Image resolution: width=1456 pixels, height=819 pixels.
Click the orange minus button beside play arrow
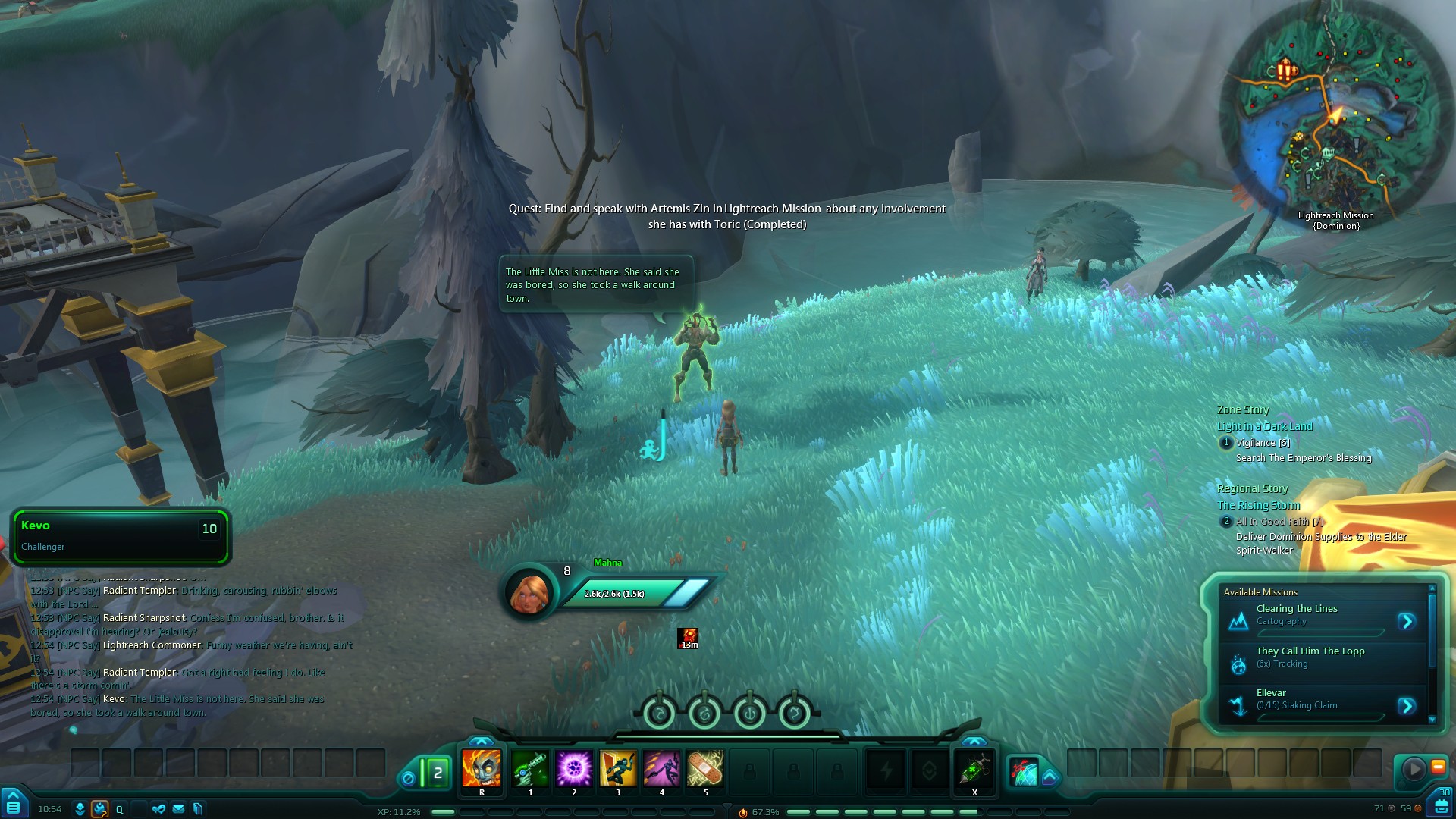click(1438, 767)
